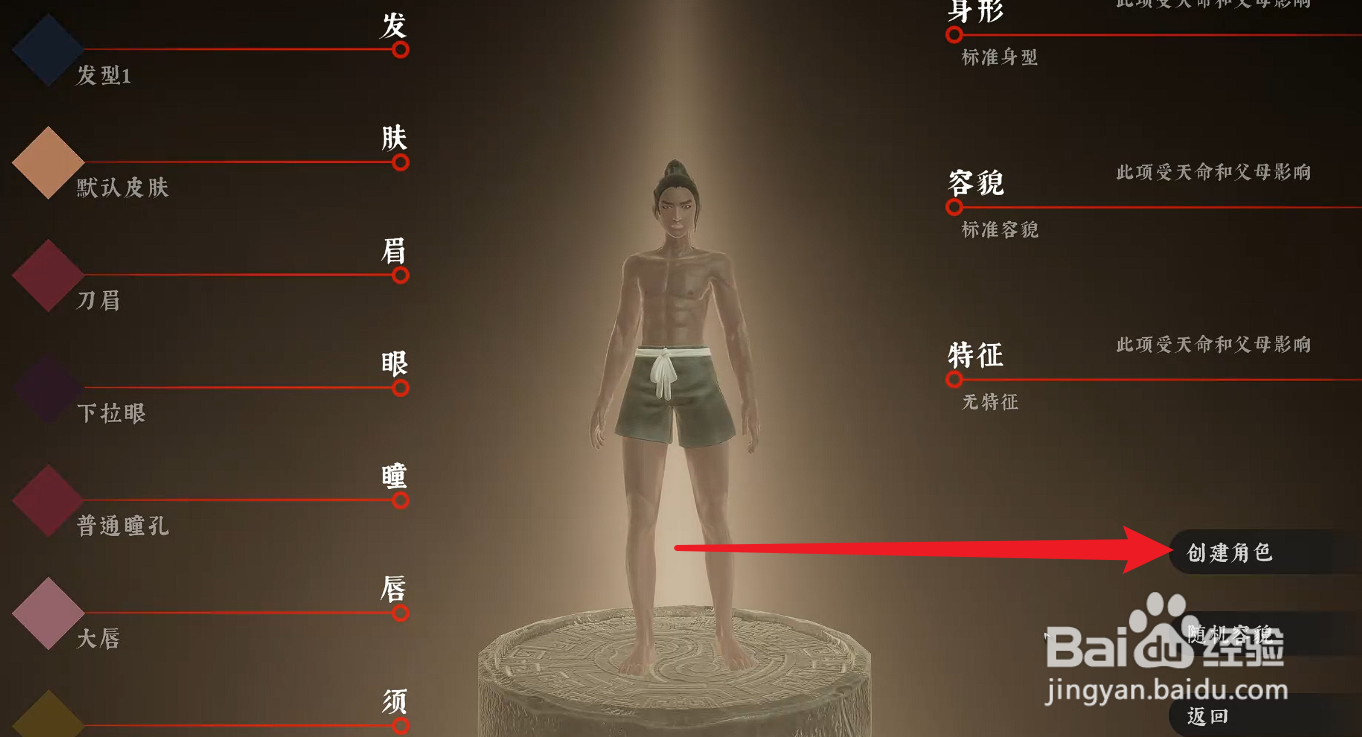This screenshot has height=737, width=1362.
Task: Select the 刀眉 eyebrow style diamond
Action: 46,275
